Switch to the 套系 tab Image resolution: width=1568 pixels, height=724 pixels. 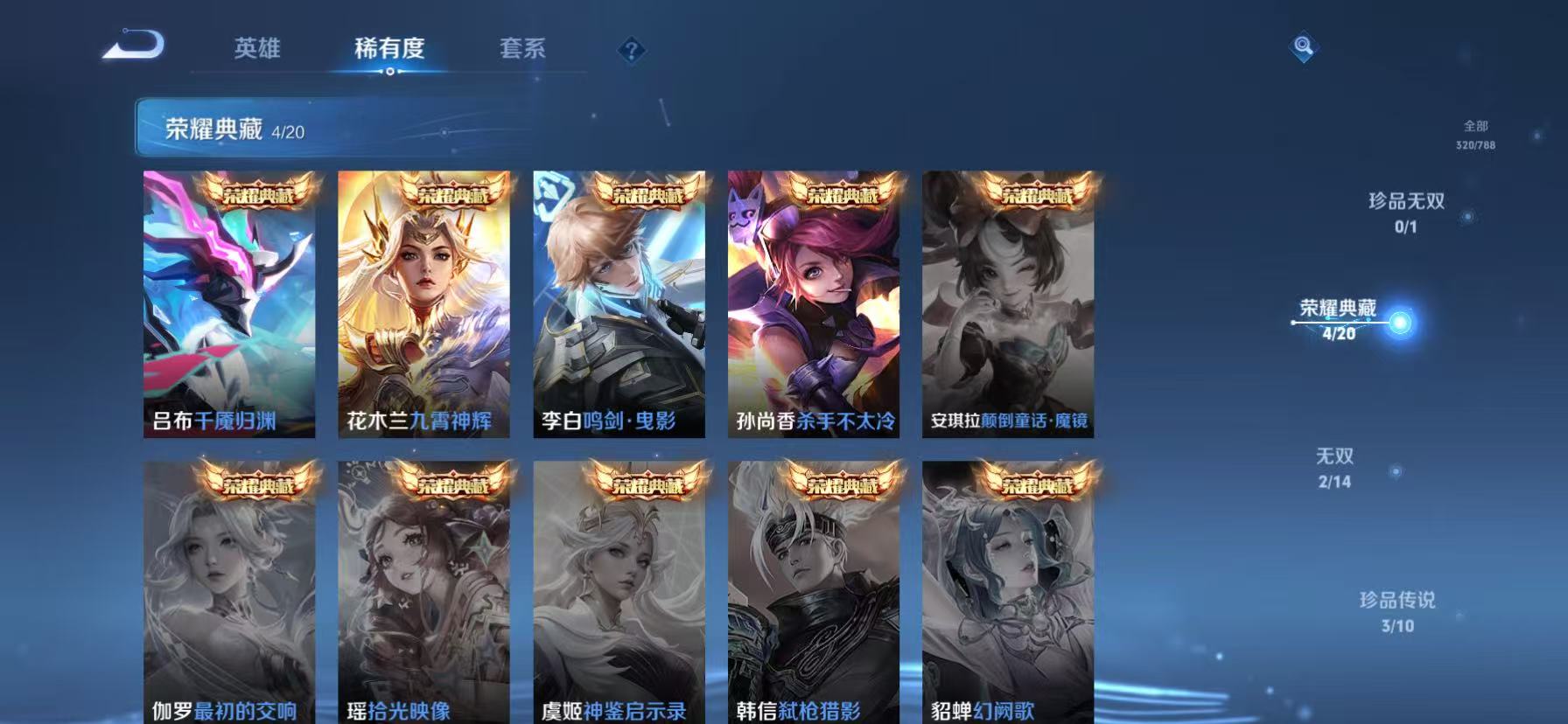(522, 50)
